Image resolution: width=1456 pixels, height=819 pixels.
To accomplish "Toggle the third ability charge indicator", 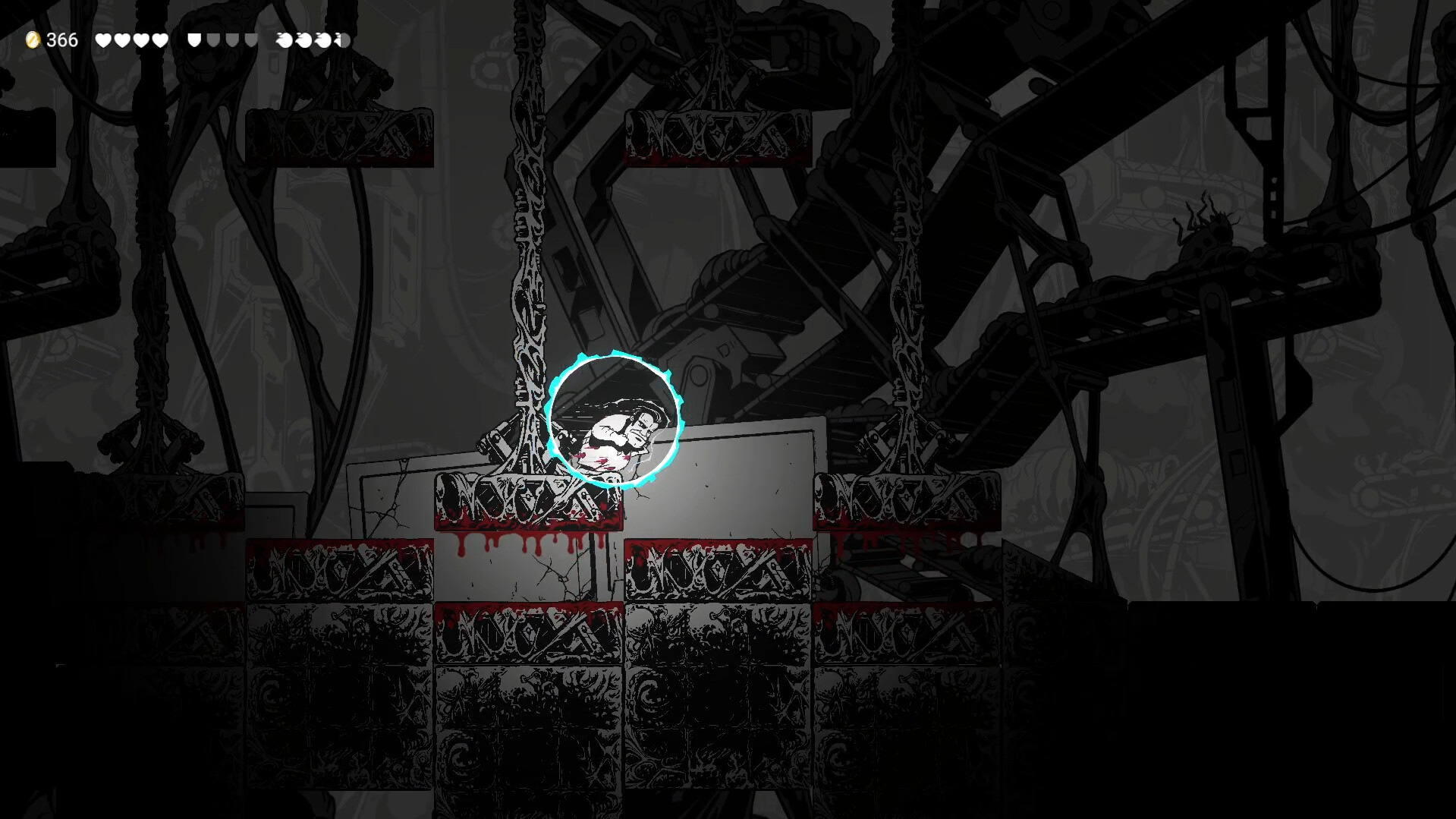I will 322,39.
